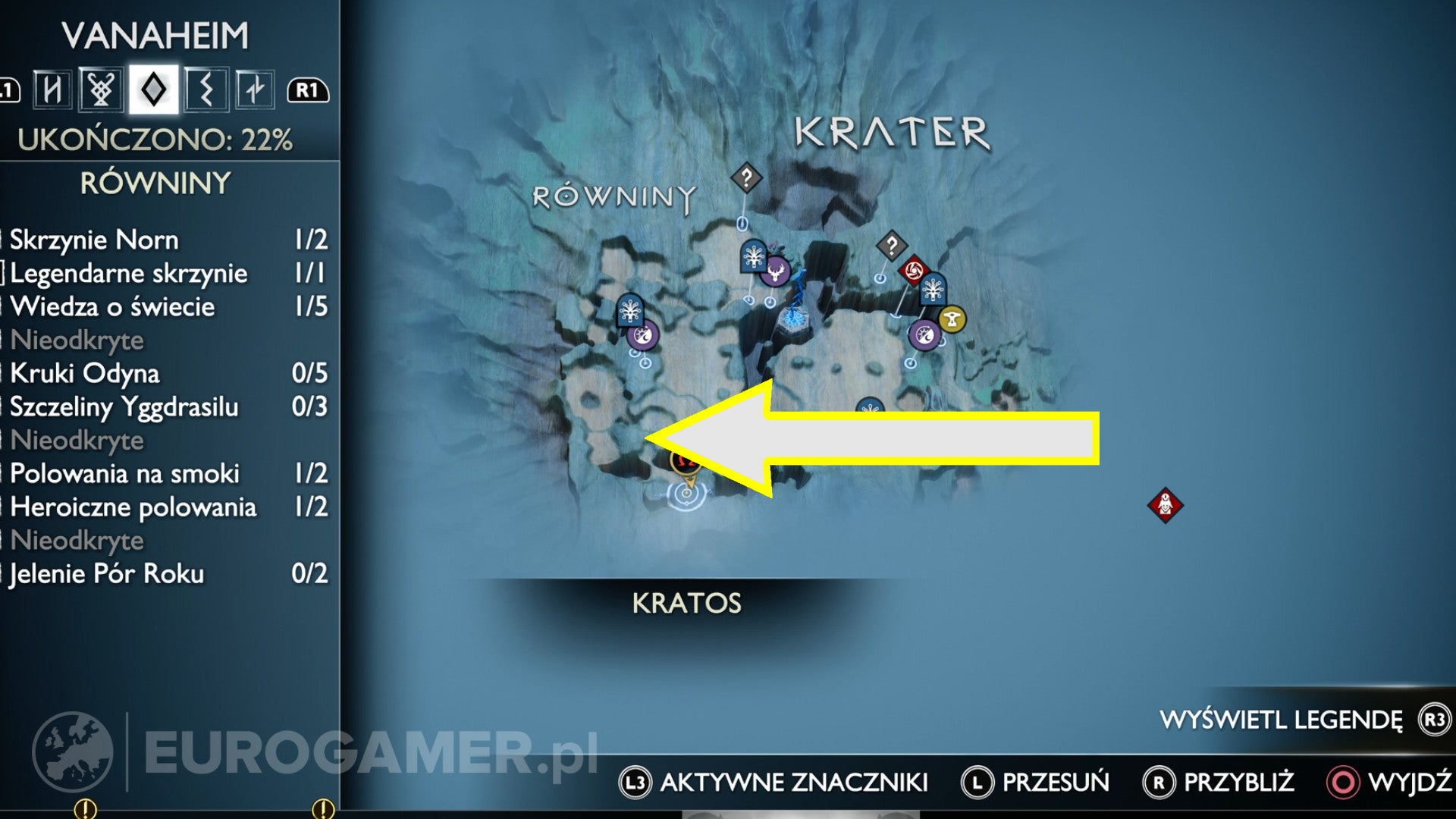Open the red attack objective marker in Krater
1456x819 pixels.
(914, 270)
